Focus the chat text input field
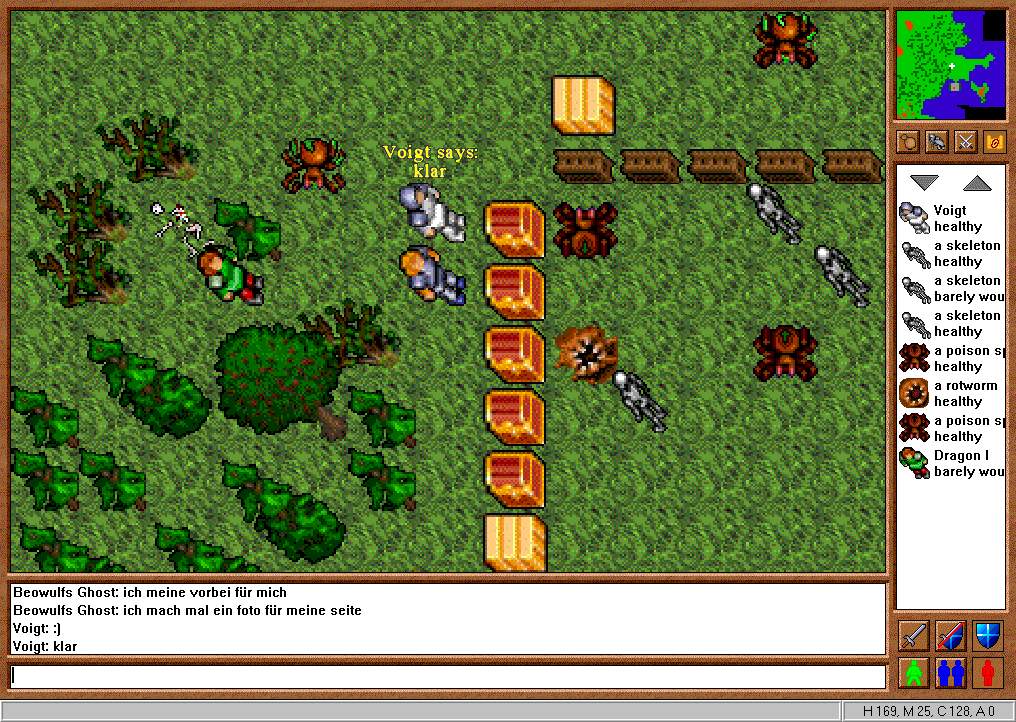 [447, 677]
